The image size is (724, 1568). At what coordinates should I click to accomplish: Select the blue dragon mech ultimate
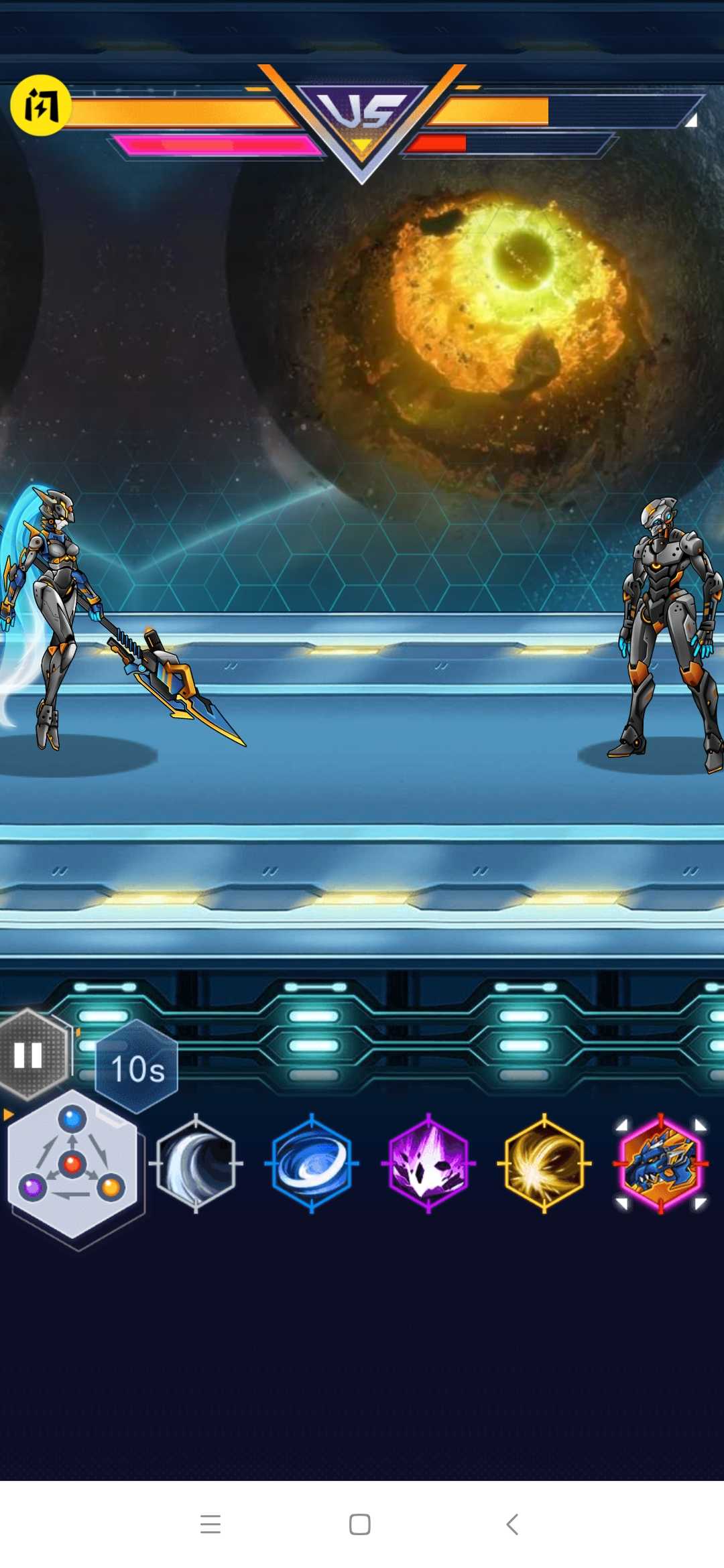661,1163
